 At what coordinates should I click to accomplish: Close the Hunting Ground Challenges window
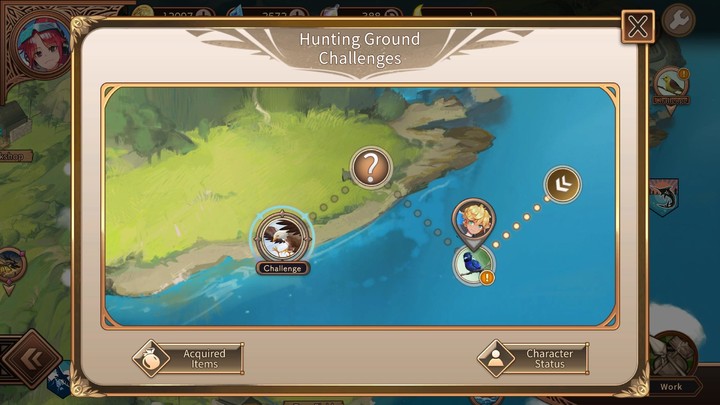pos(637,26)
